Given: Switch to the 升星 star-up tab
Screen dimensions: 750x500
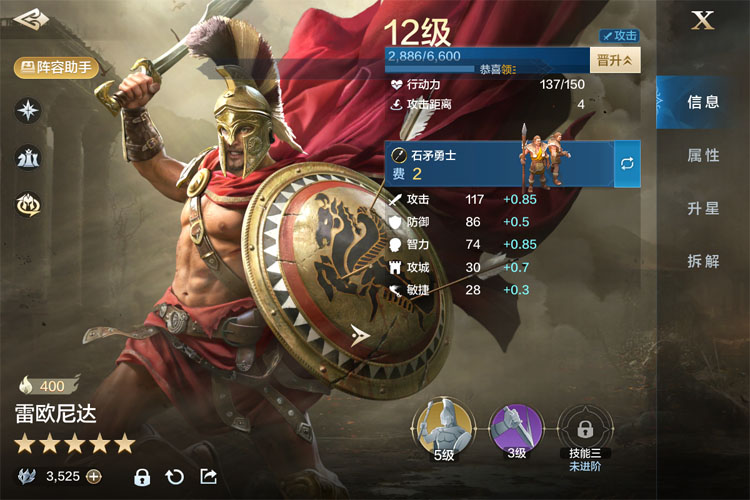Looking at the screenshot, I should [x=703, y=208].
